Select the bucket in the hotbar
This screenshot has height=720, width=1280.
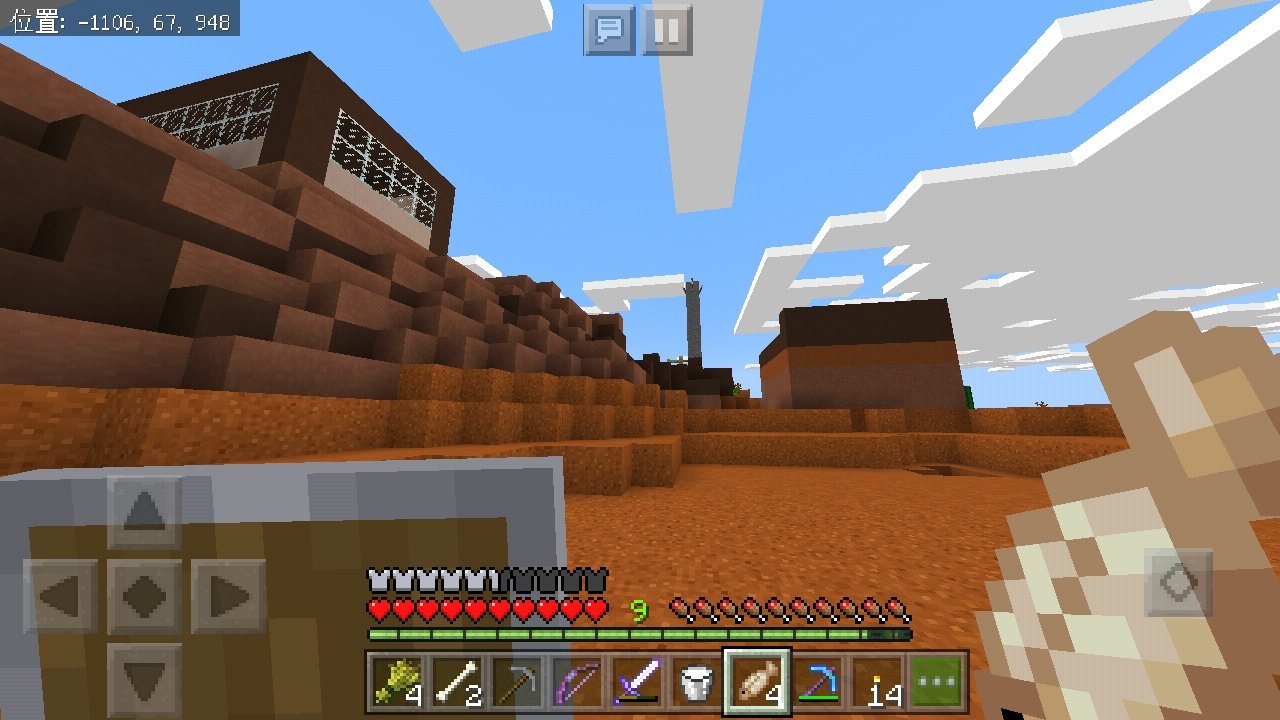[x=694, y=680]
